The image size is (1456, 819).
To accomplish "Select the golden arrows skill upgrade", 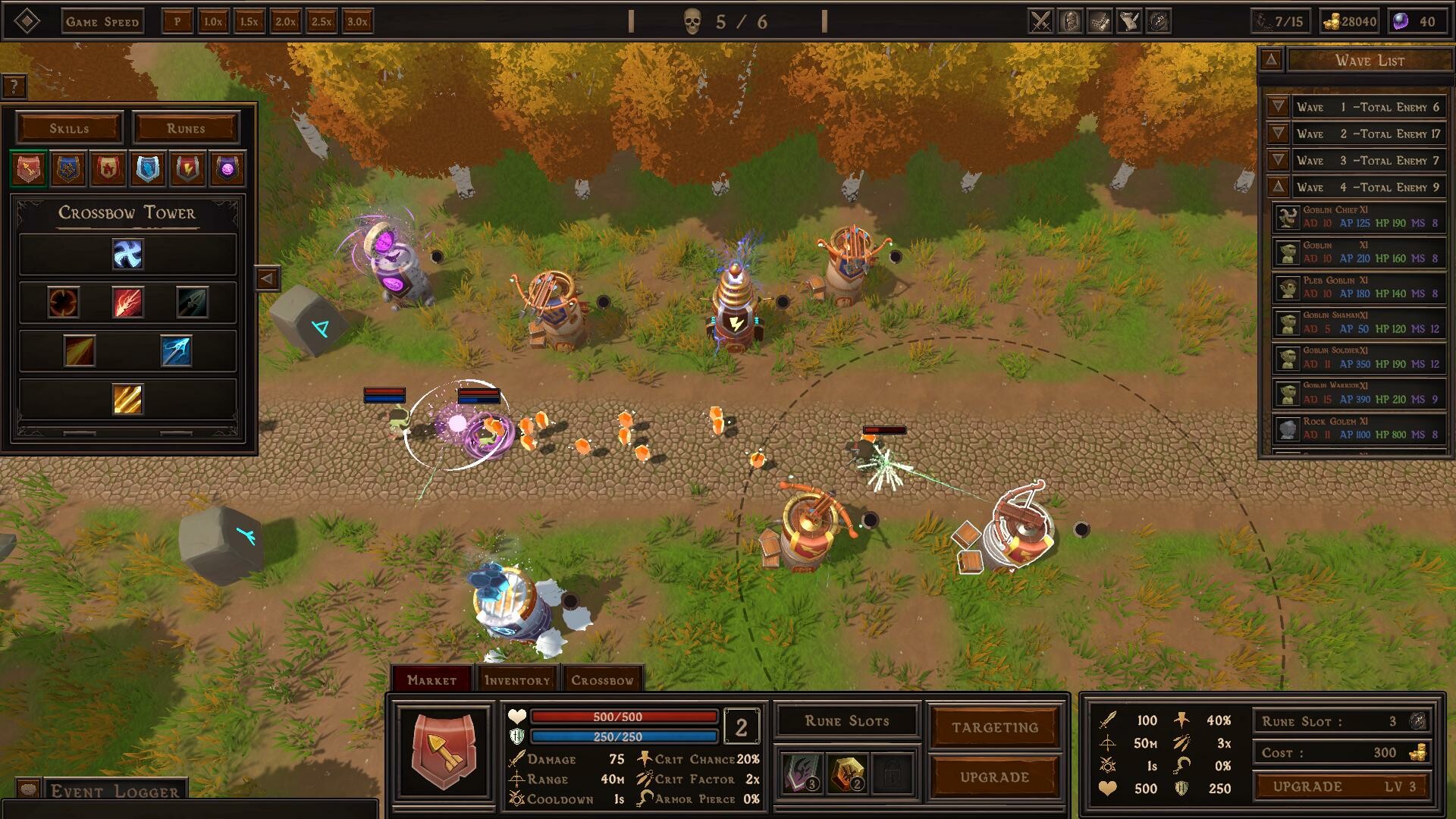I will [127, 400].
